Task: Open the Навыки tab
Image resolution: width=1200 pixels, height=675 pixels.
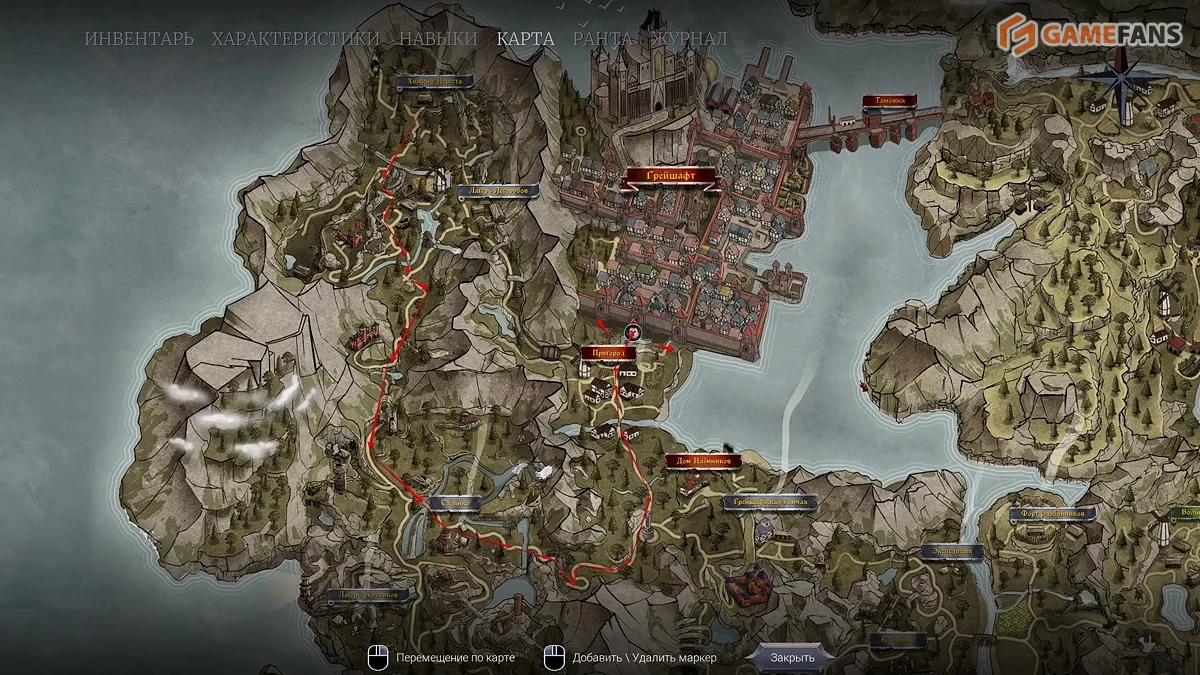Action: [438, 39]
